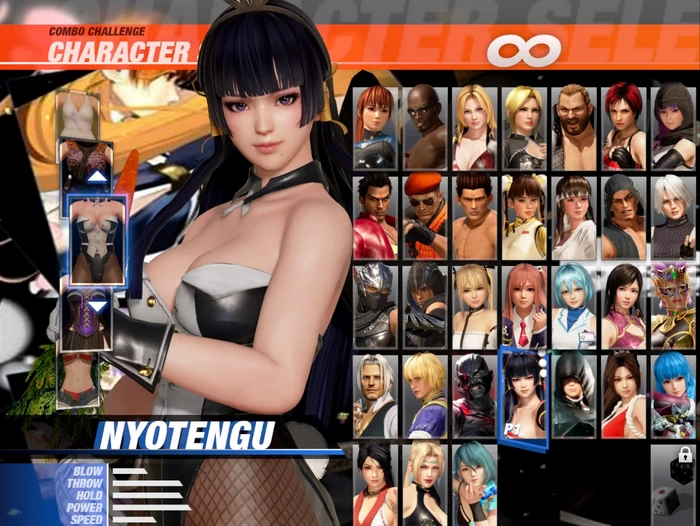Select red-haired Mila's portrait
Viewport: 700px width, 526px height.
623,127
